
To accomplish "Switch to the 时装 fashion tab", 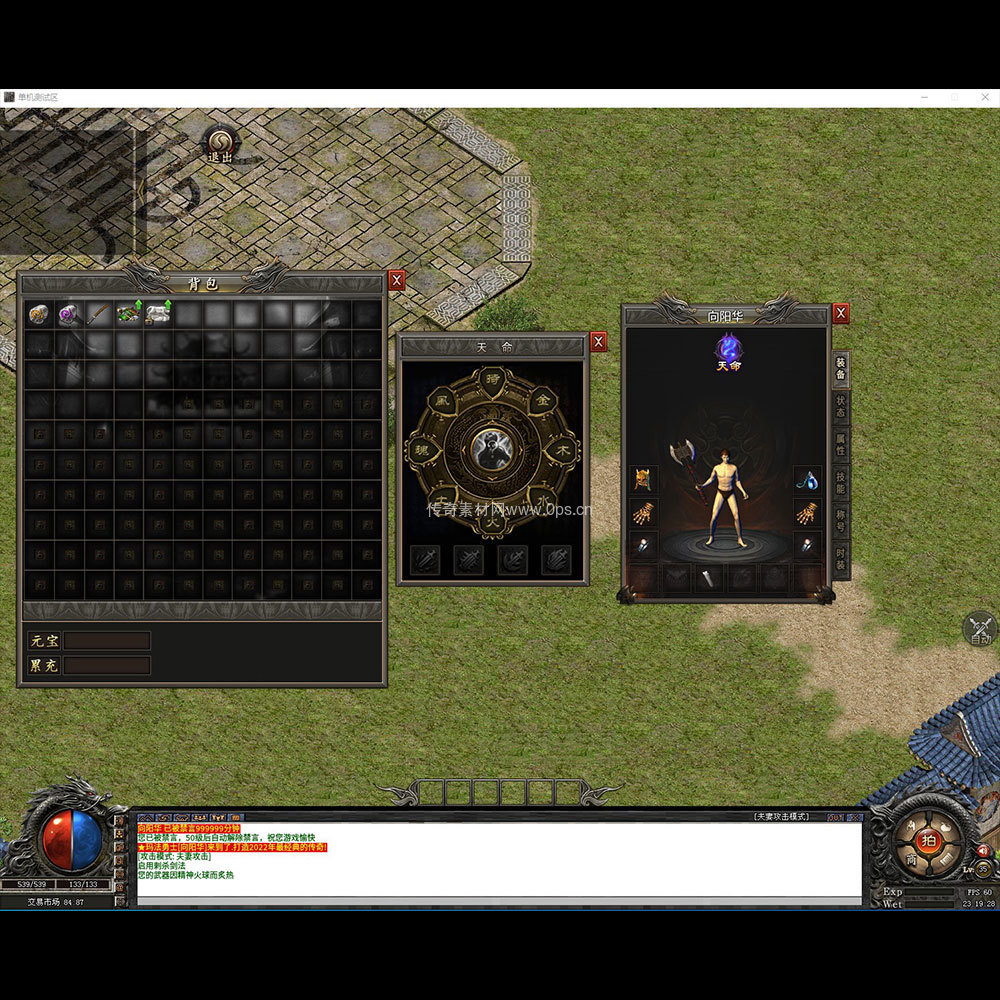I will (841, 560).
